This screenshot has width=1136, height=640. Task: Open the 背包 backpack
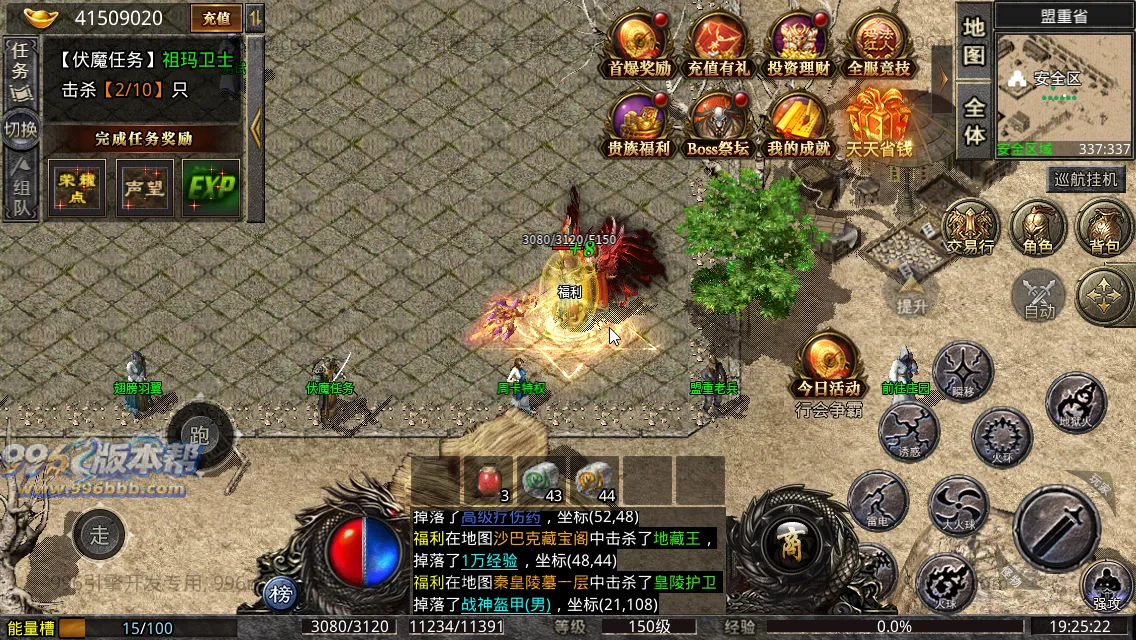(x=1104, y=226)
